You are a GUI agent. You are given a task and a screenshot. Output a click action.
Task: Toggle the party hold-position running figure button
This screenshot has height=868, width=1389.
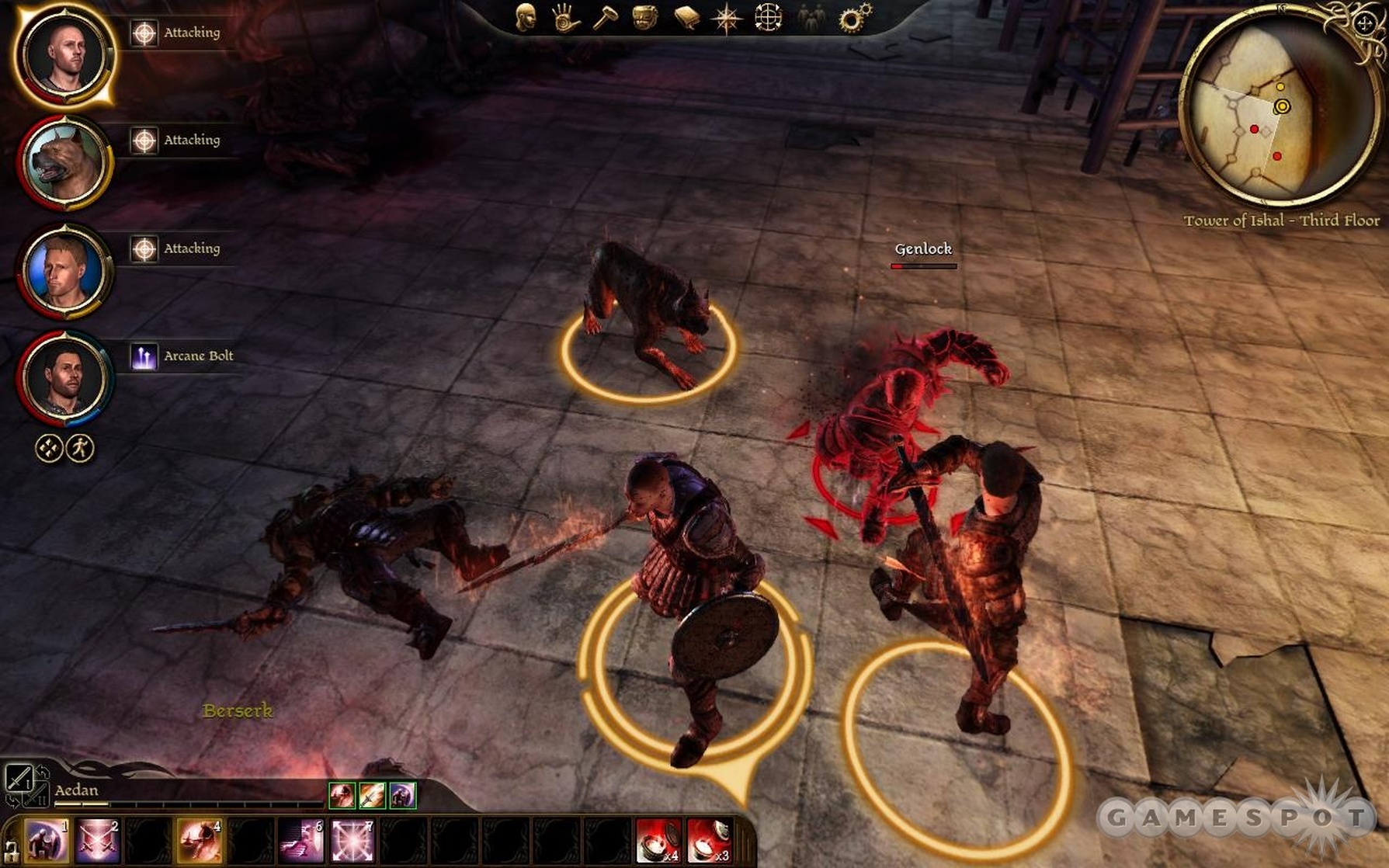(80, 448)
